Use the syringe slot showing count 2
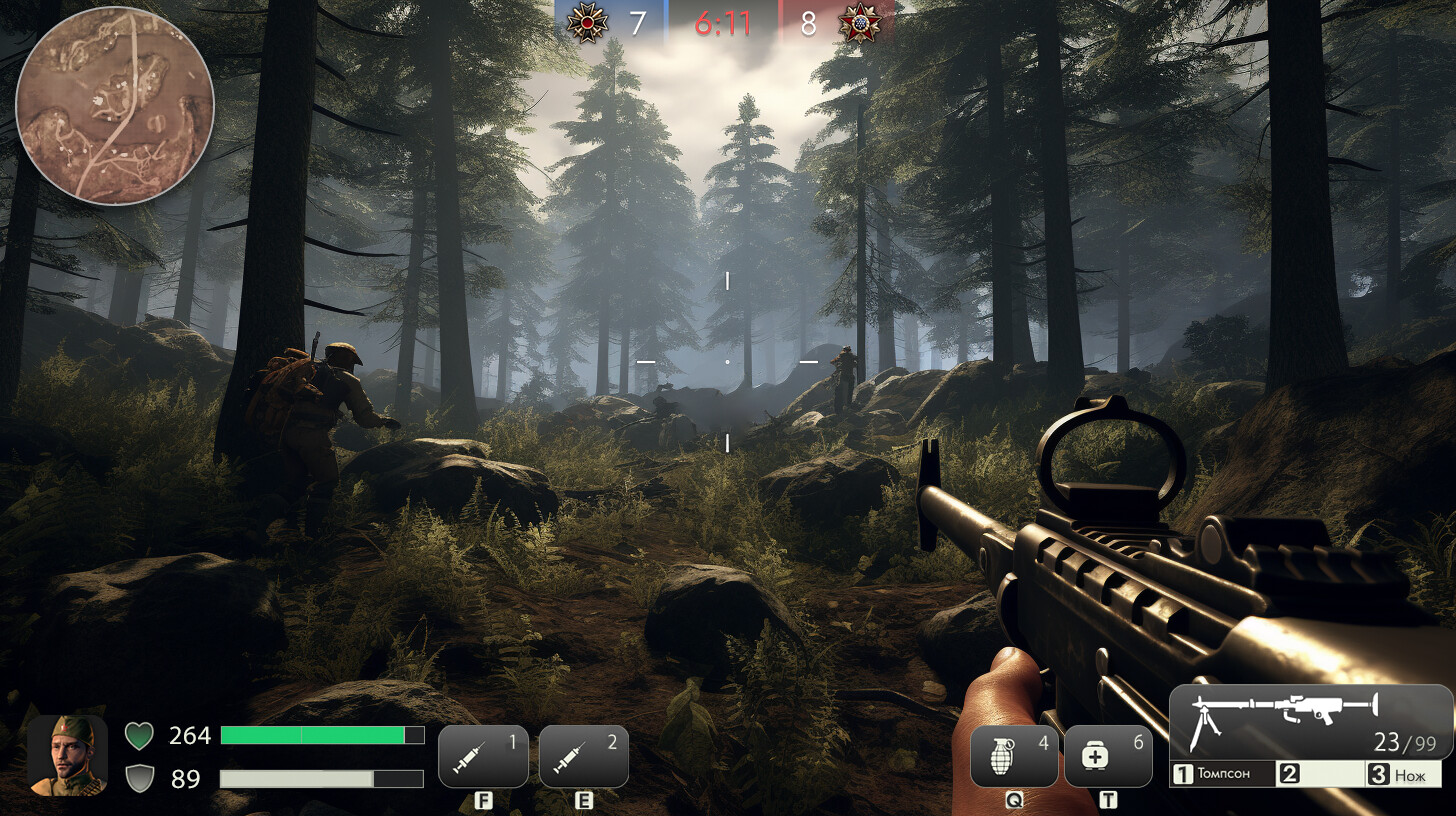Viewport: 1456px width, 816px height. (x=584, y=756)
